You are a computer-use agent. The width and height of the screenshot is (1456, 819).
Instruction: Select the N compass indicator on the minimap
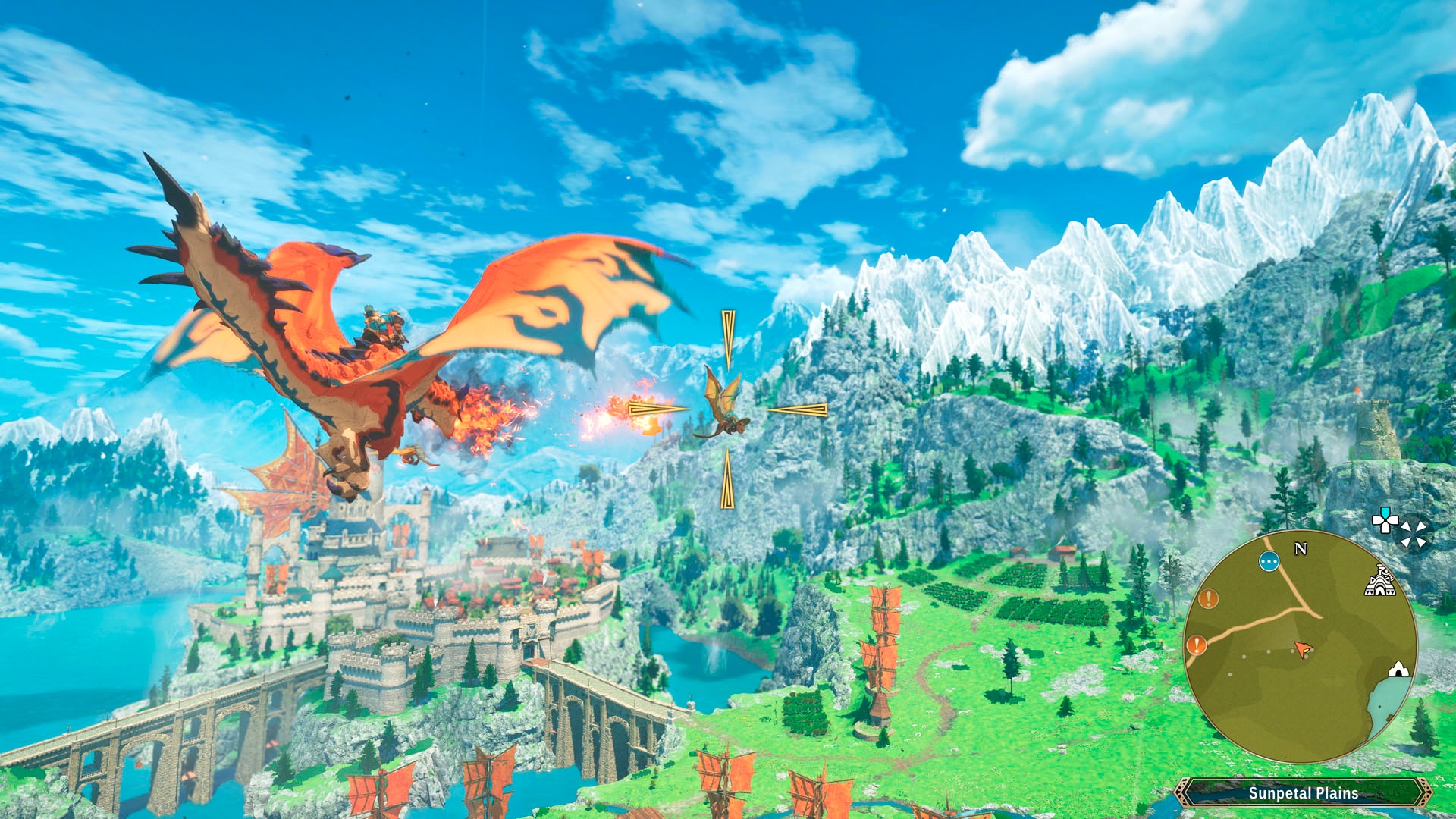tap(1301, 548)
